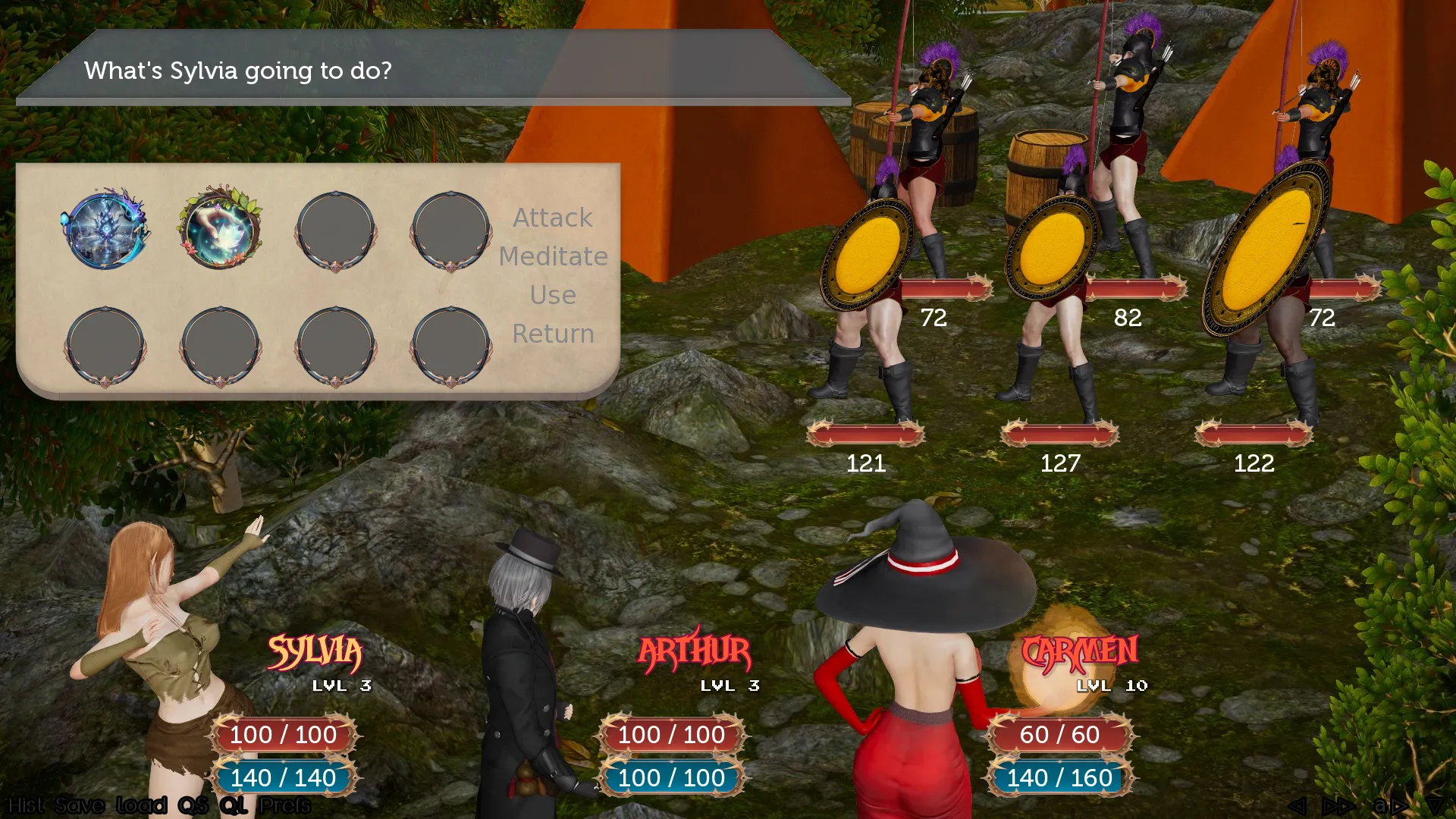Screen dimensions: 1456x819
Task: Open Prefs settings
Action: click(x=285, y=805)
